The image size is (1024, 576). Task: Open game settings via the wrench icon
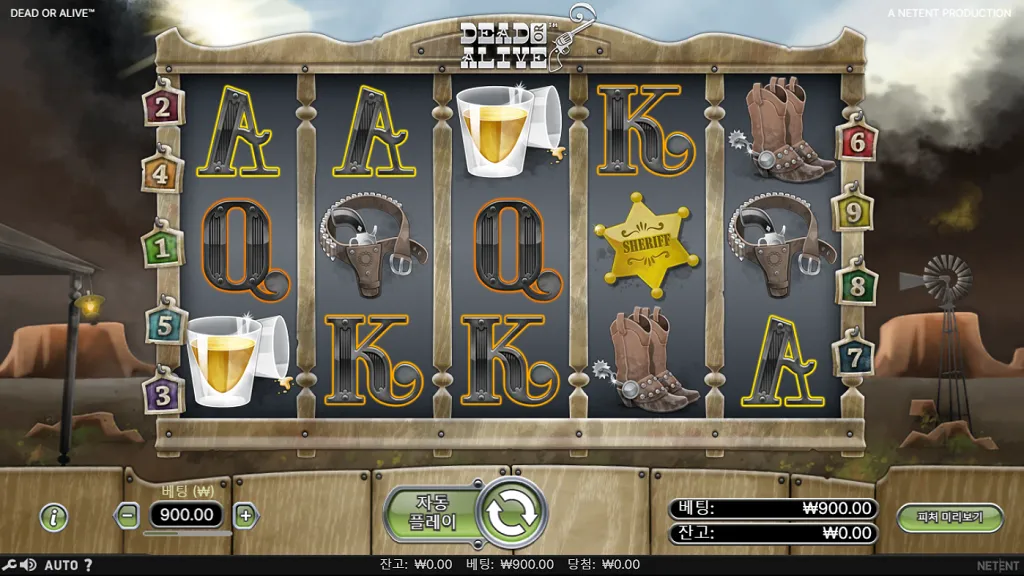[8, 566]
